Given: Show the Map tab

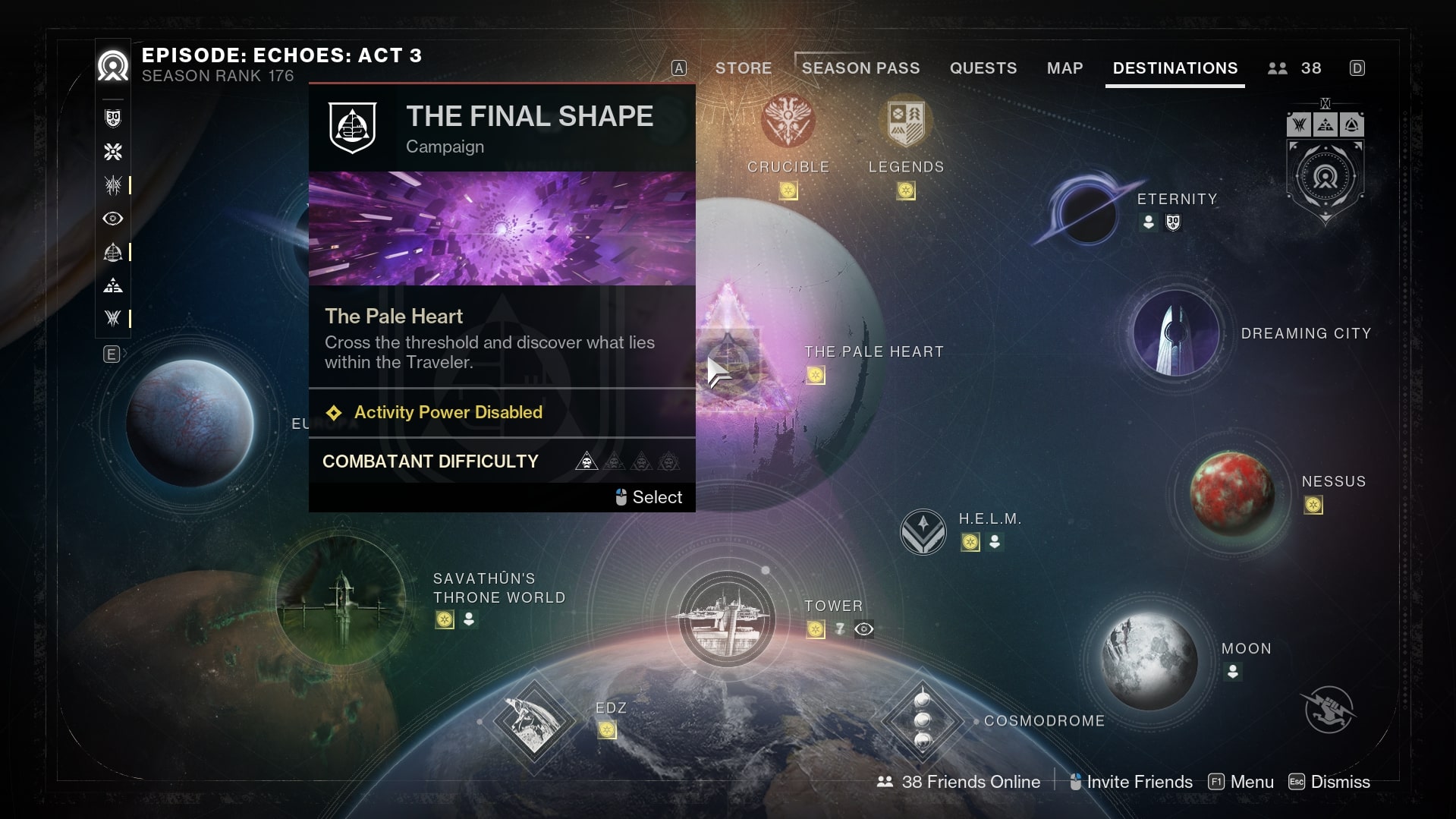Looking at the screenshot, I should (x=1064, y=68).
